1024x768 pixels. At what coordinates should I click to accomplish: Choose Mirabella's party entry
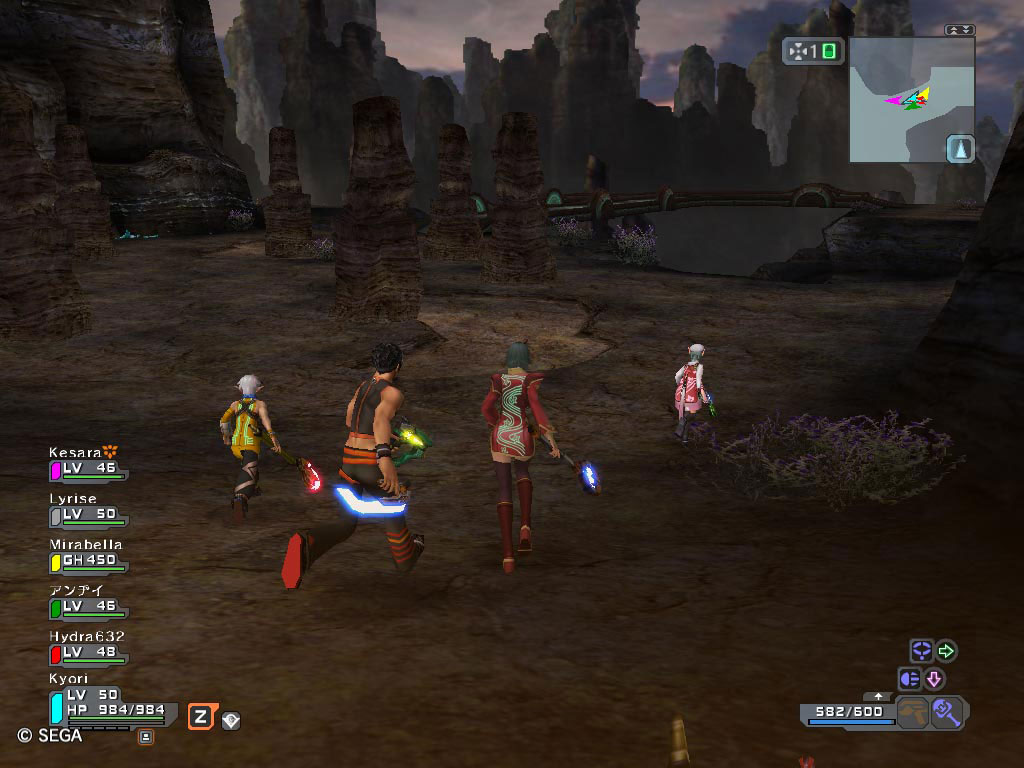tap(88, 555)
